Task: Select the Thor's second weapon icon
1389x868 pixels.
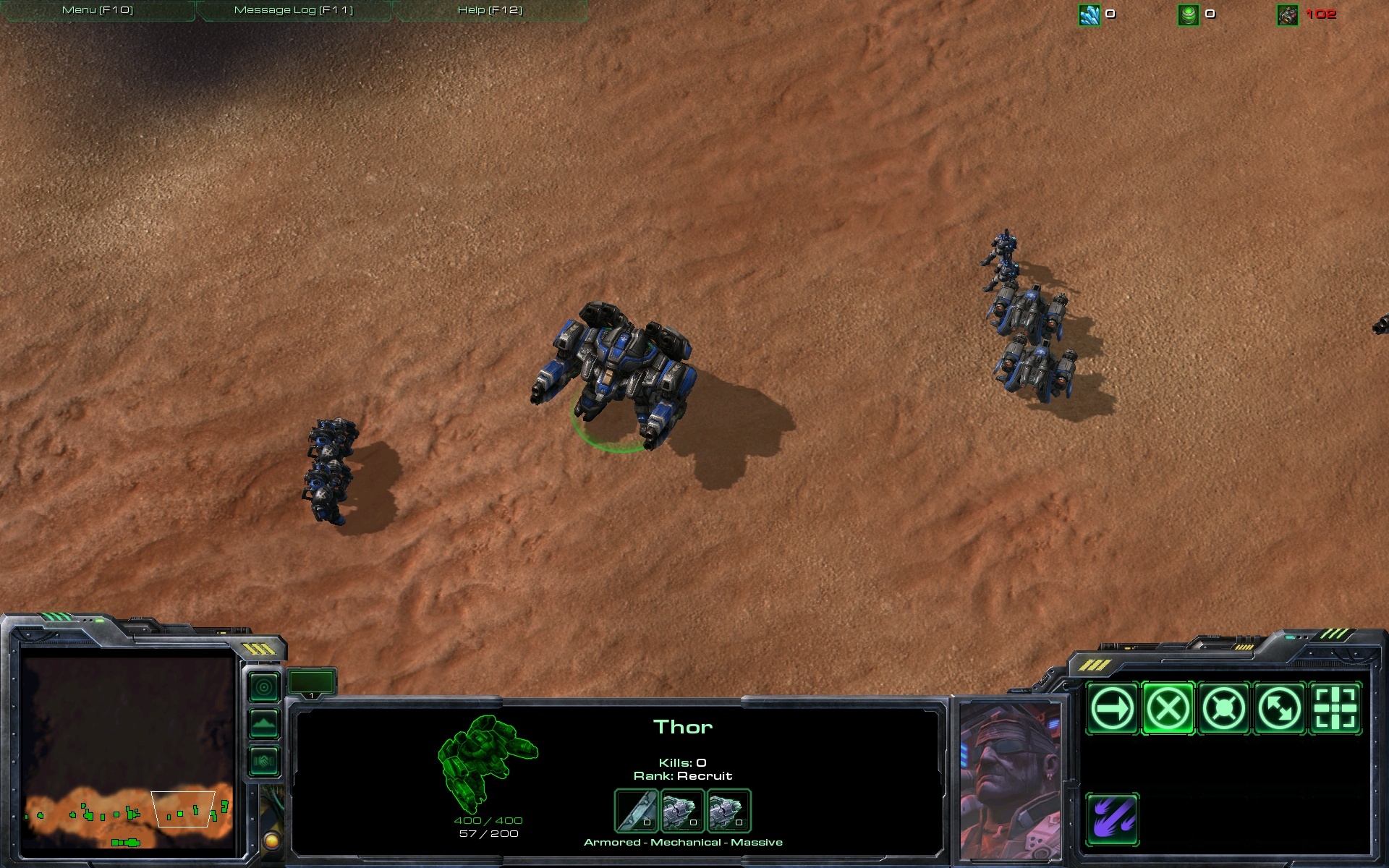Action: [x=729, y=812]
